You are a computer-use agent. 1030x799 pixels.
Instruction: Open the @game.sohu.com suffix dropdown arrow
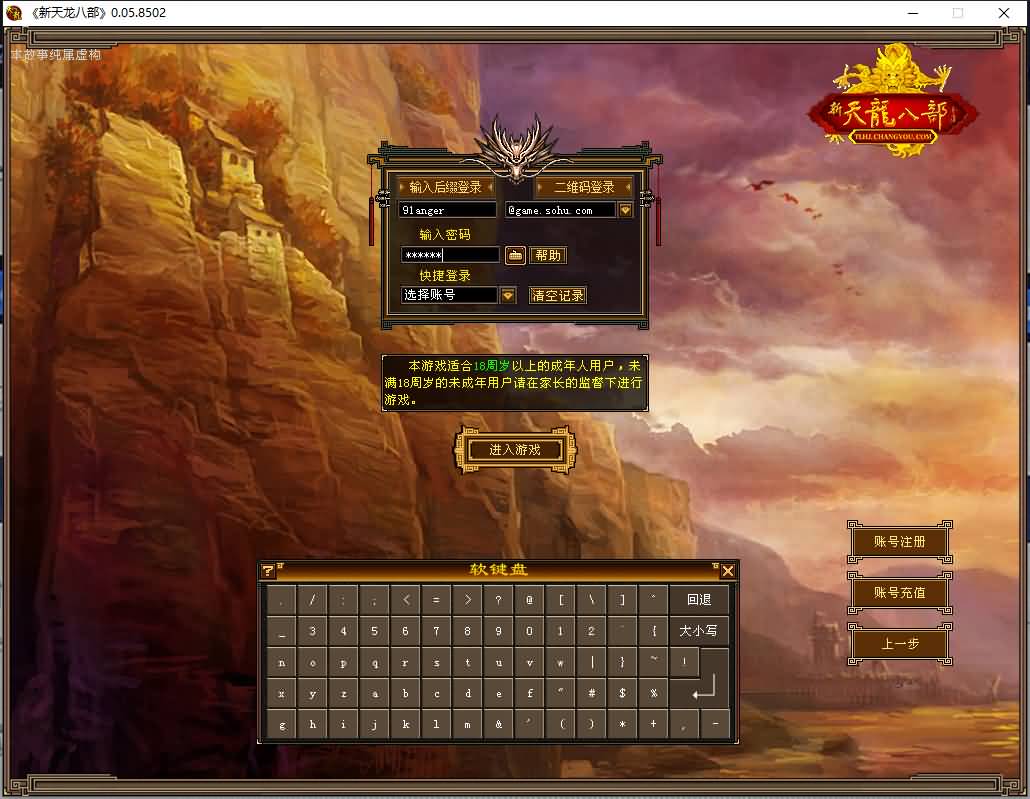pyautogui.click(x=626, y=211)
